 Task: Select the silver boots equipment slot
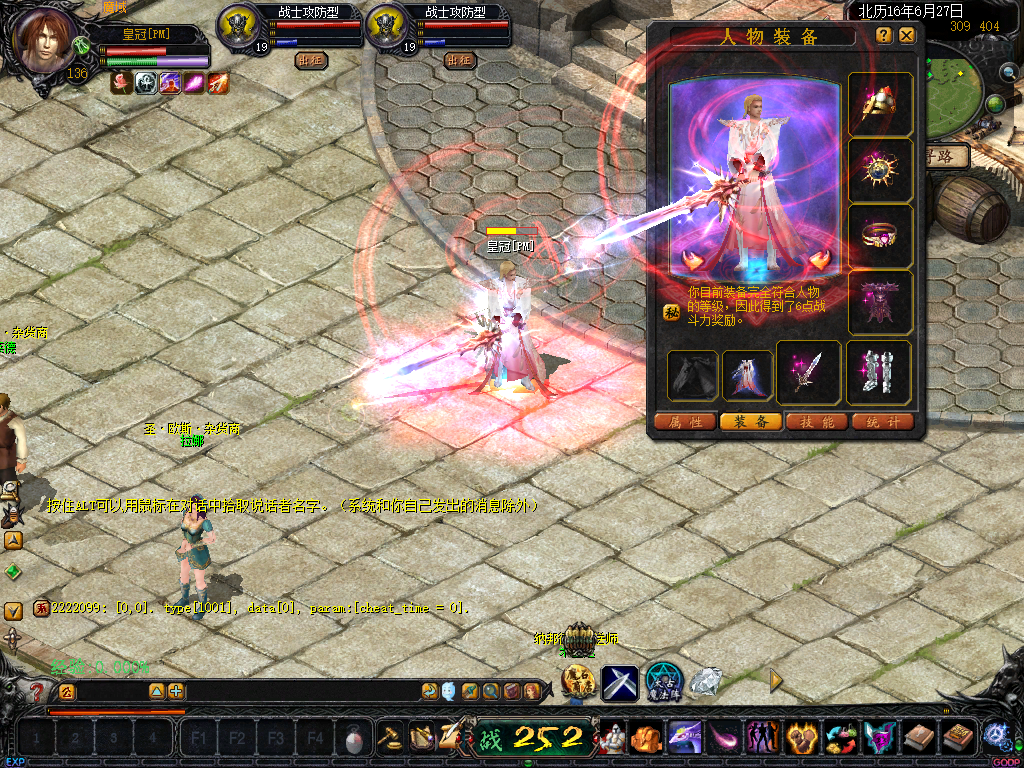[879, 372]
